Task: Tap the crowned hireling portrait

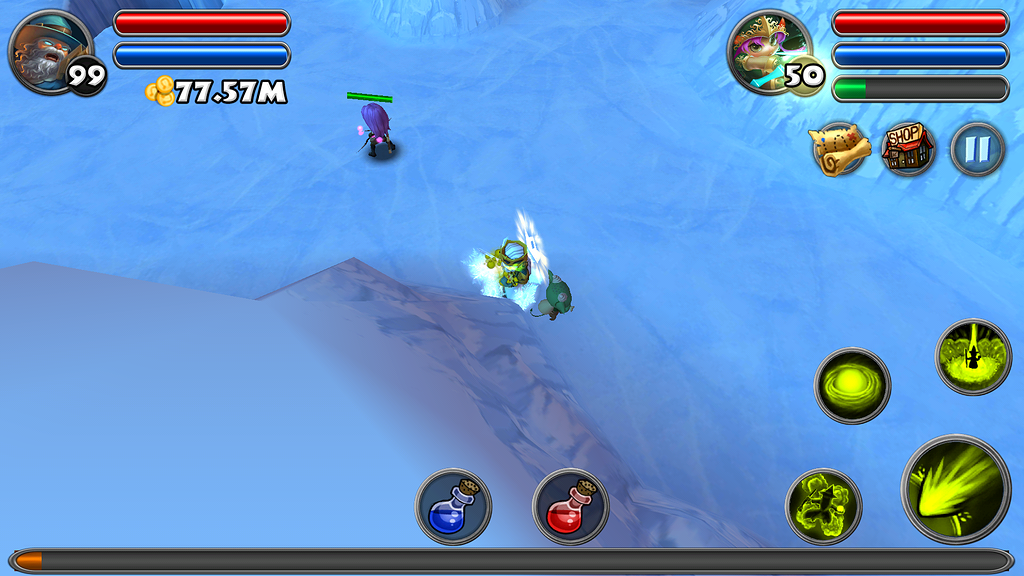Action: point(767,51)
